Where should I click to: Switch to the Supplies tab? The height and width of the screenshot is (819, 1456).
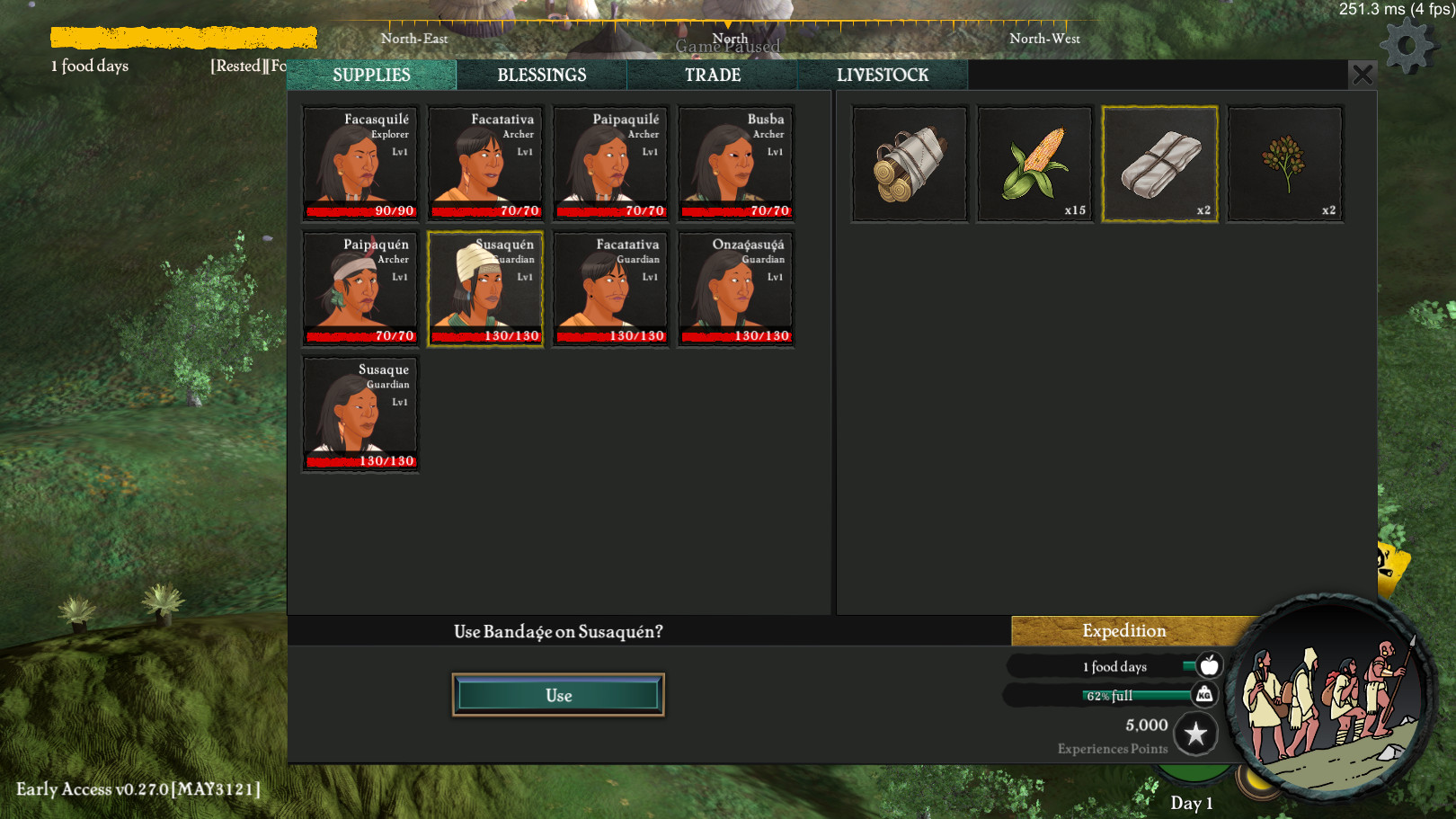371,76
